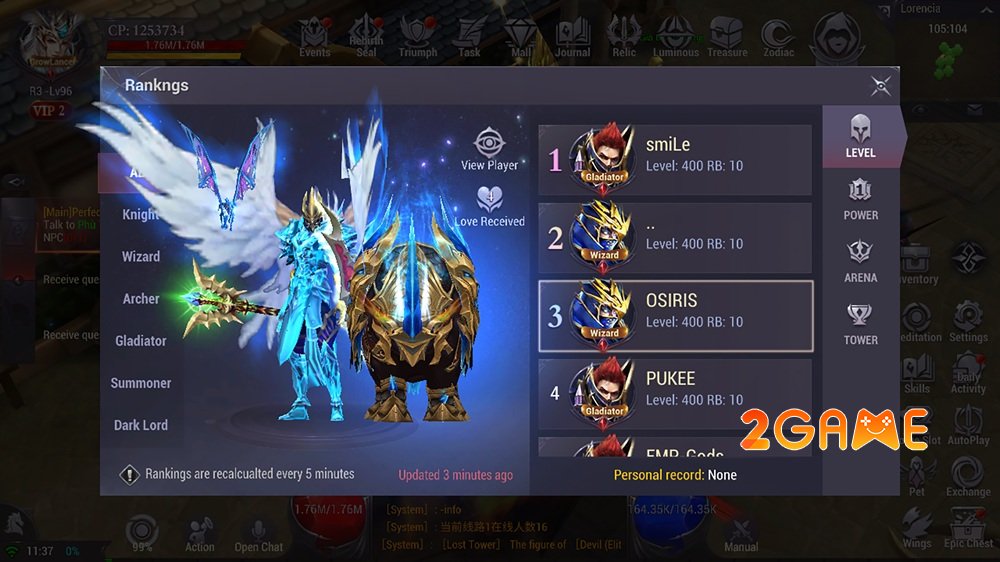Click the View Player eye icon
Screen dimensions: 1000x562
pyautogui.click(x=489, y=148)
